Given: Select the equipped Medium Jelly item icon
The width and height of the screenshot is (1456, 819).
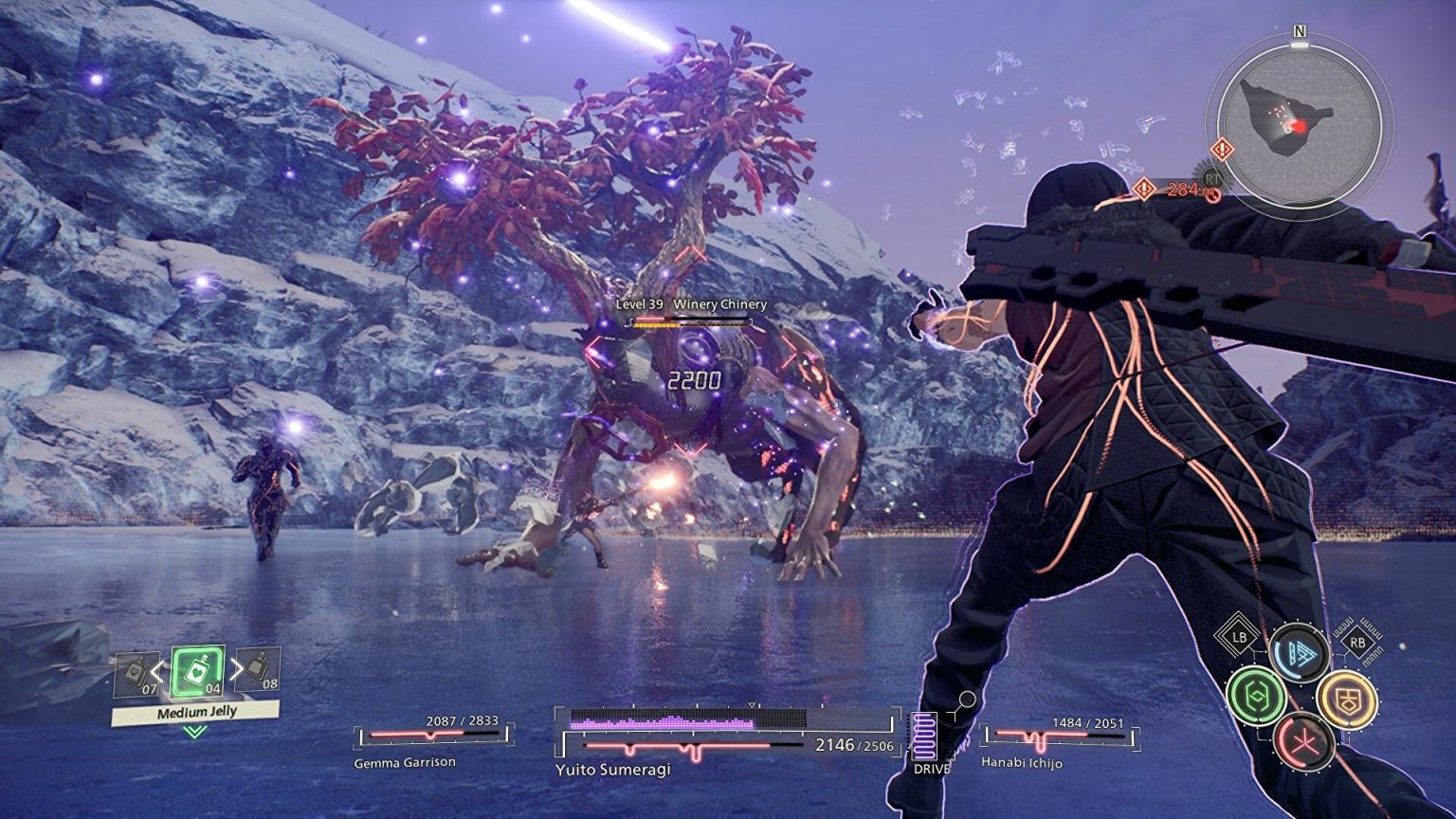Looking at the screenshot, I should tap(196, 672).
